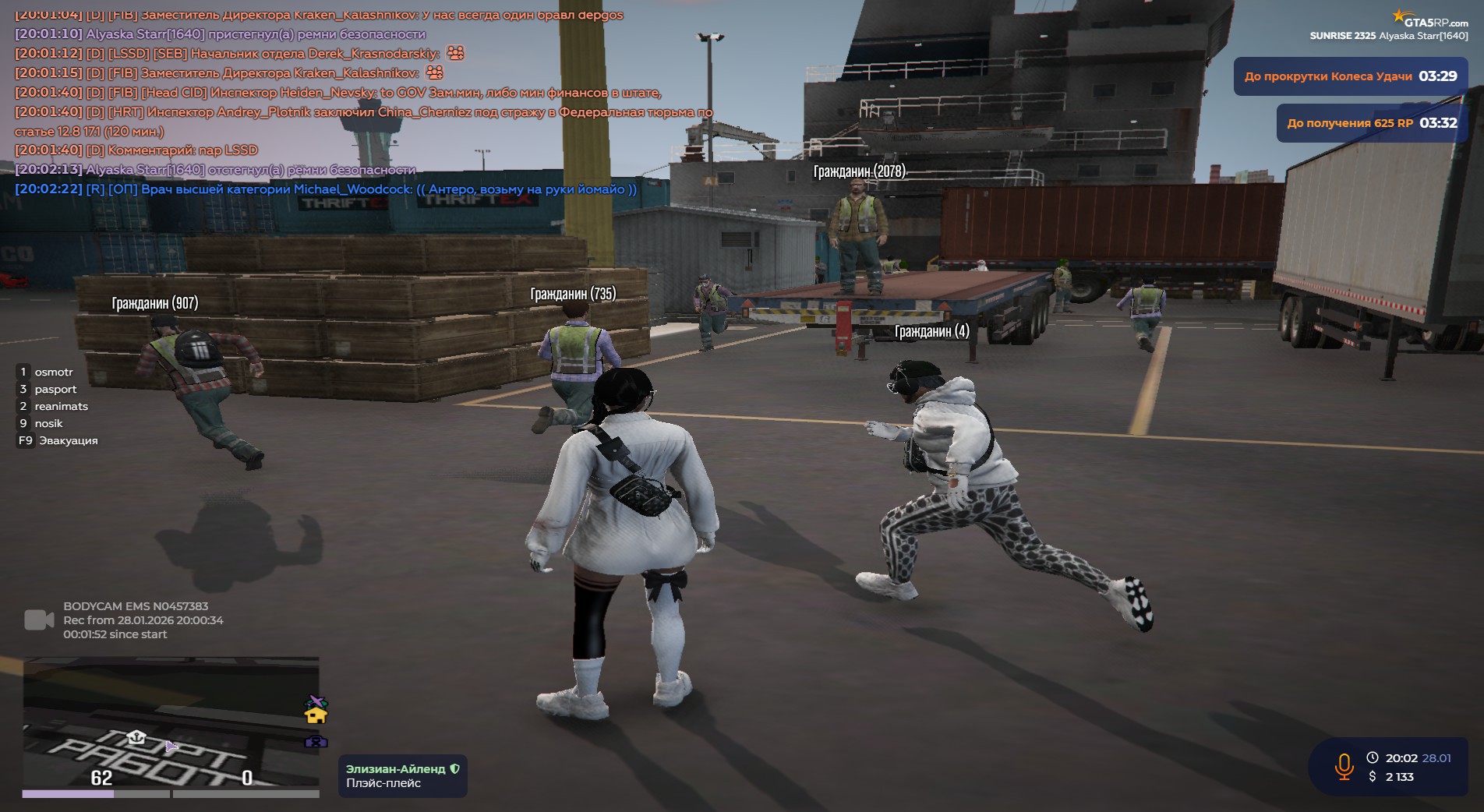Click the 625 RP reward timer panel

(x=1371, y=123)
